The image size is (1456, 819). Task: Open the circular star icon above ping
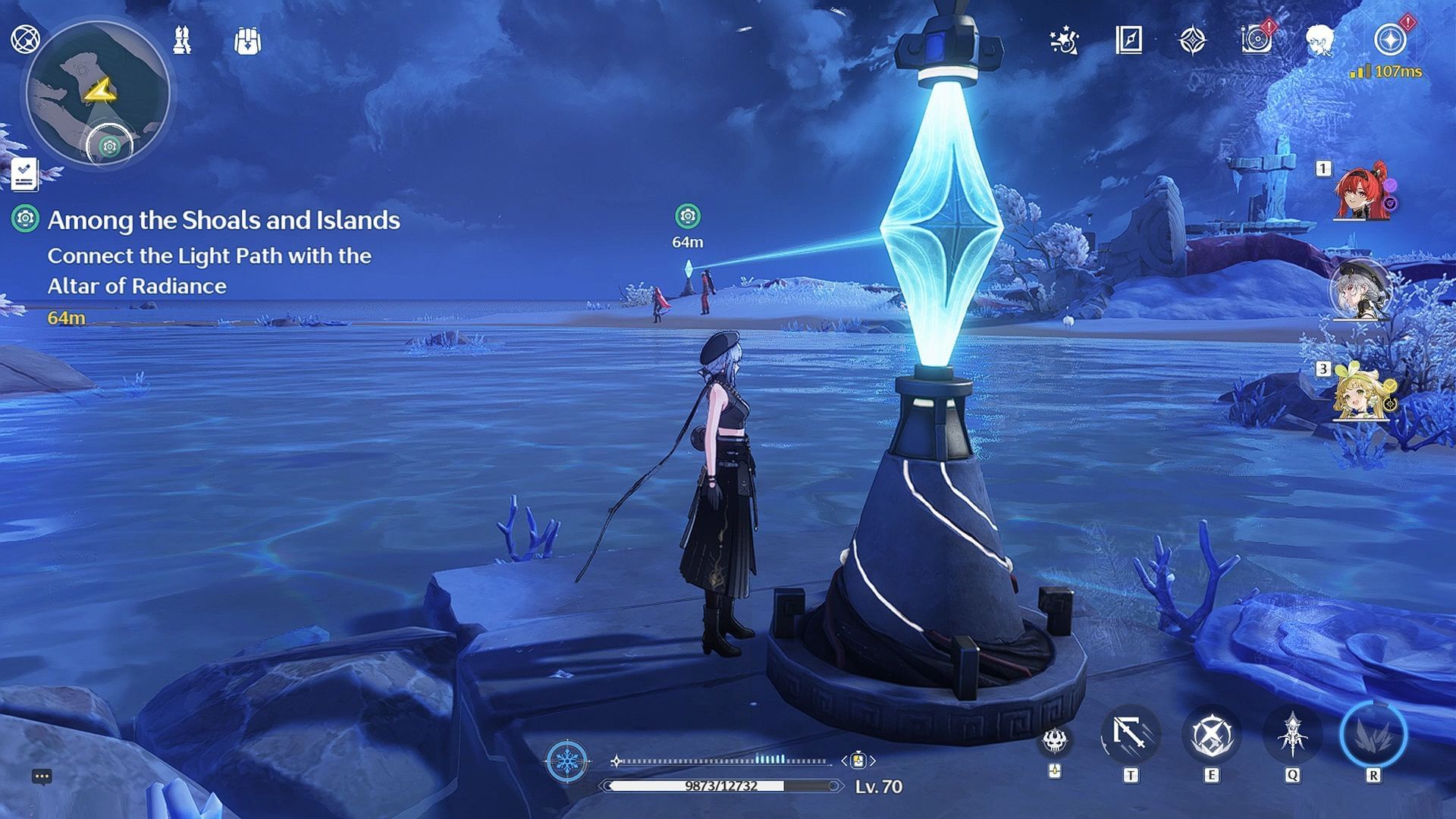pos(1390,39)
